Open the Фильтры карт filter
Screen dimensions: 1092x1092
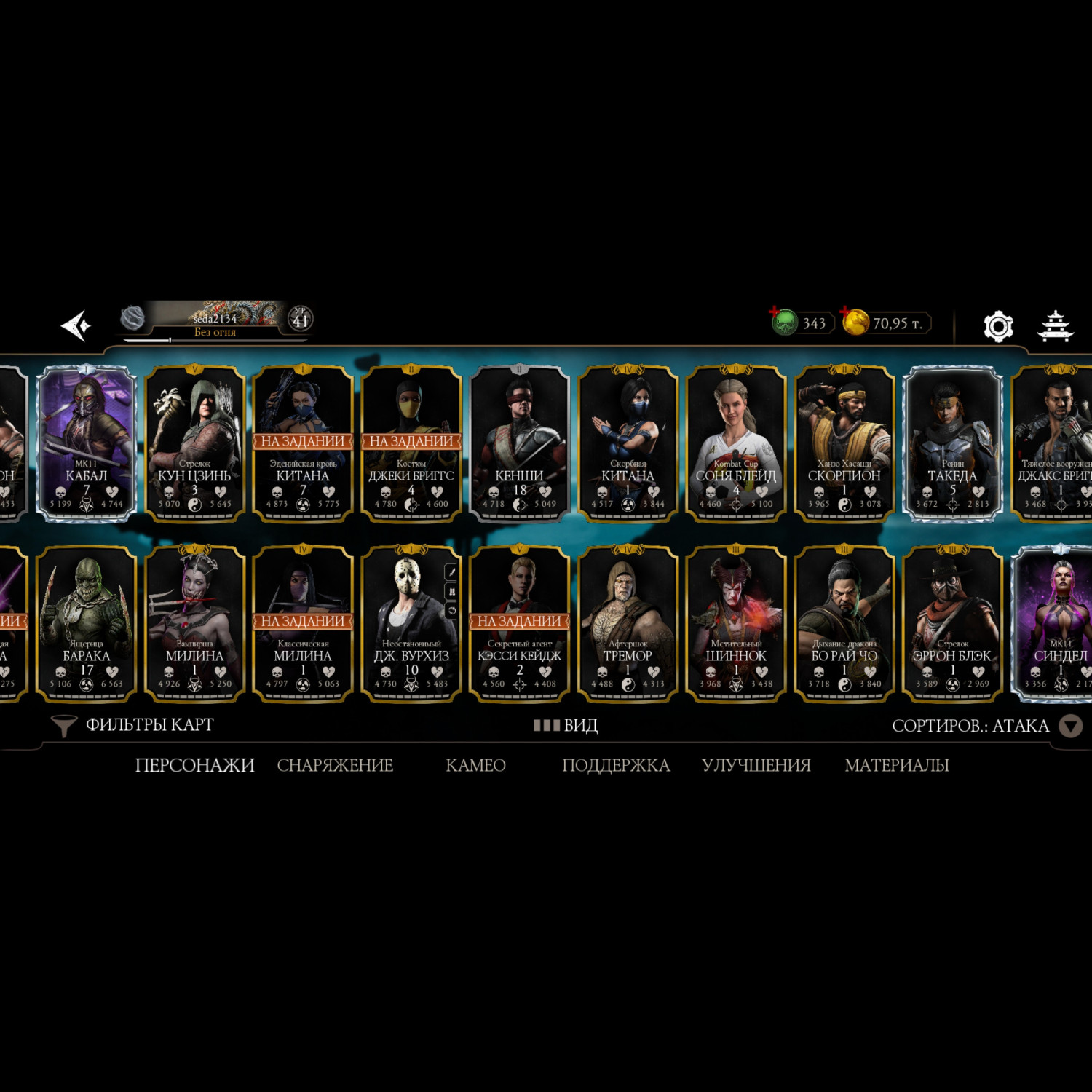pos(133,725)
